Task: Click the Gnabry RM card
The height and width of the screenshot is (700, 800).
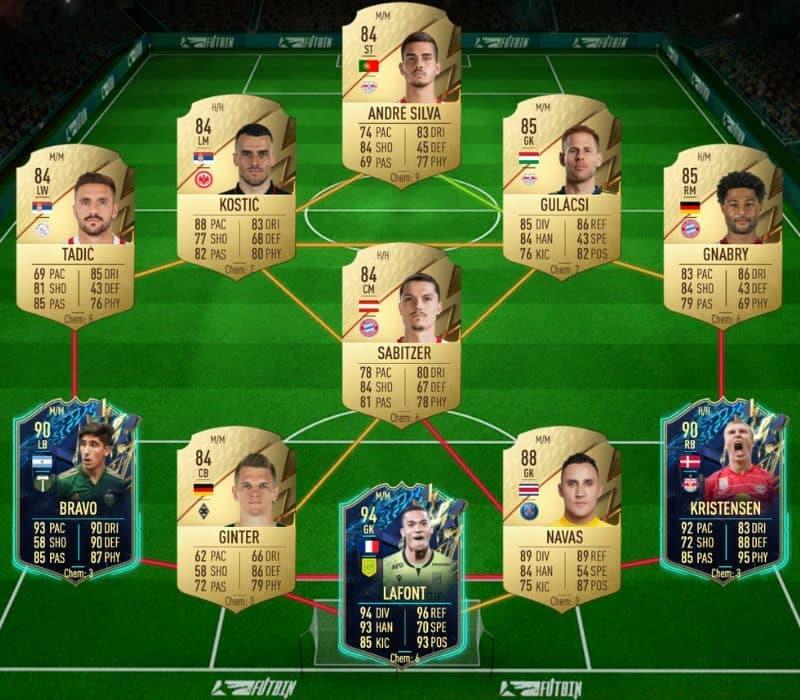Action: pyautogui.click(x=722, y=234)
